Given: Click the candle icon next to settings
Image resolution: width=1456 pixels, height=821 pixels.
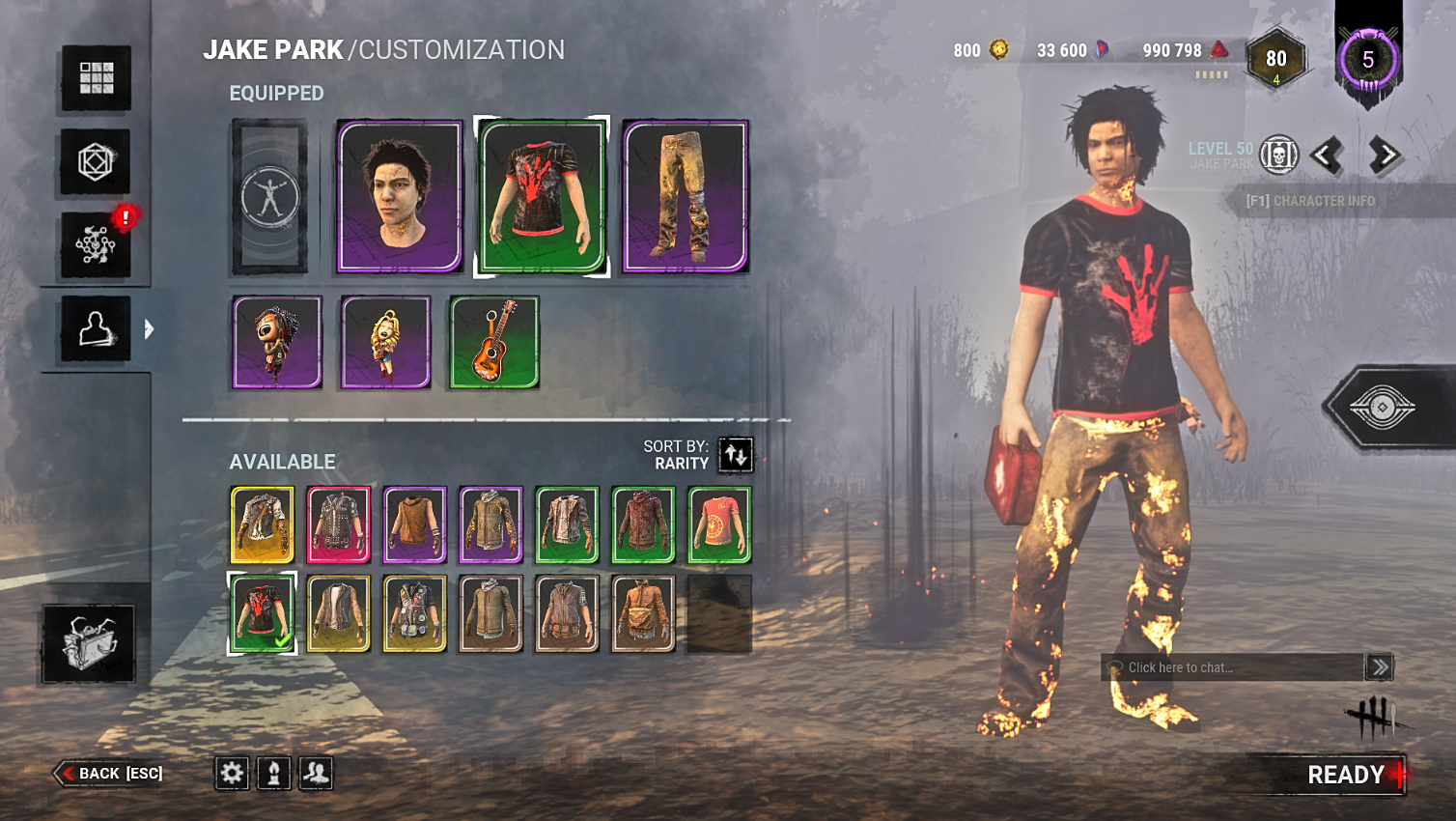Looking at the screenshot, I should 273,773.
